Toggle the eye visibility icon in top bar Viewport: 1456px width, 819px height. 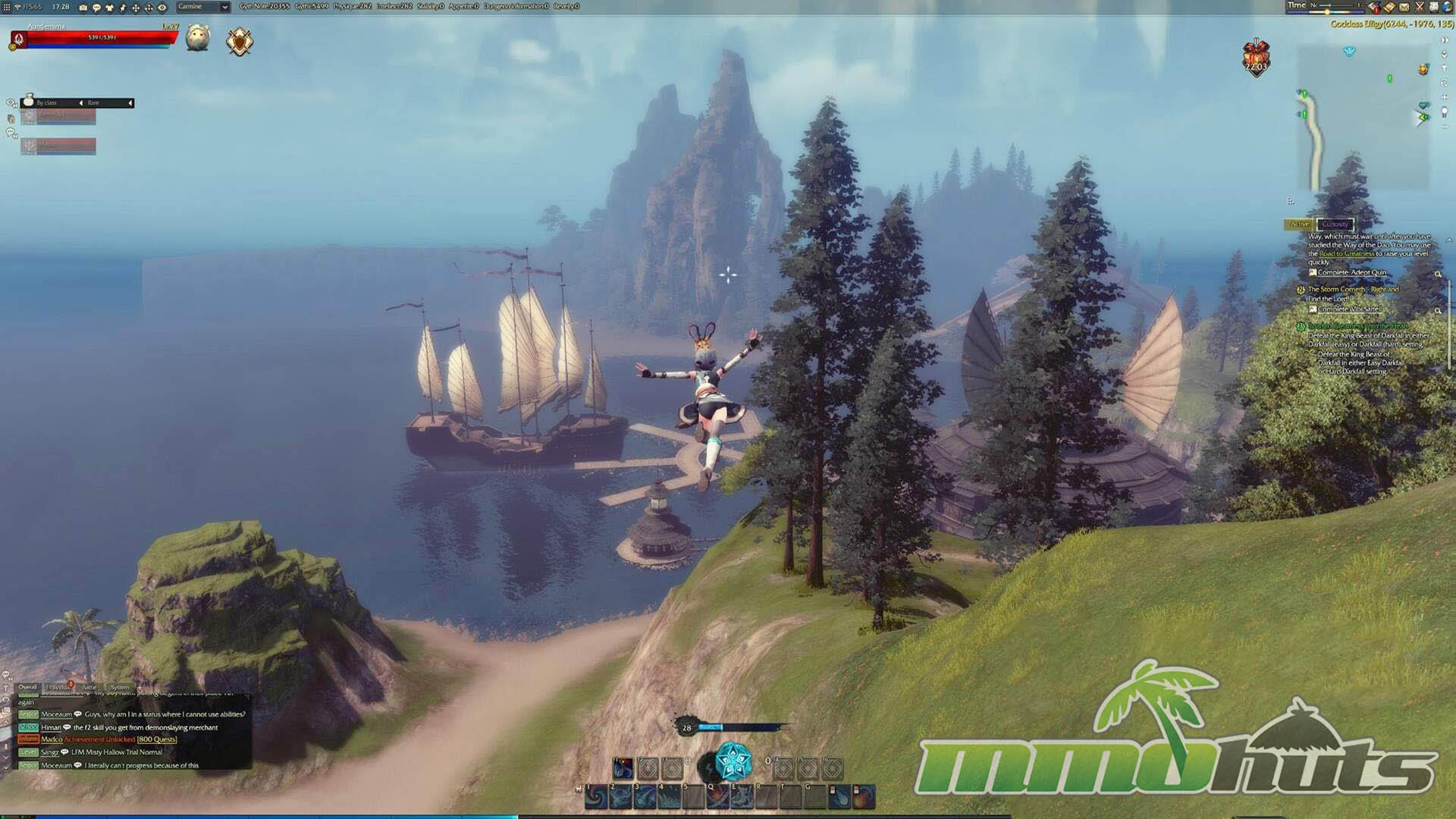point(162,8)
